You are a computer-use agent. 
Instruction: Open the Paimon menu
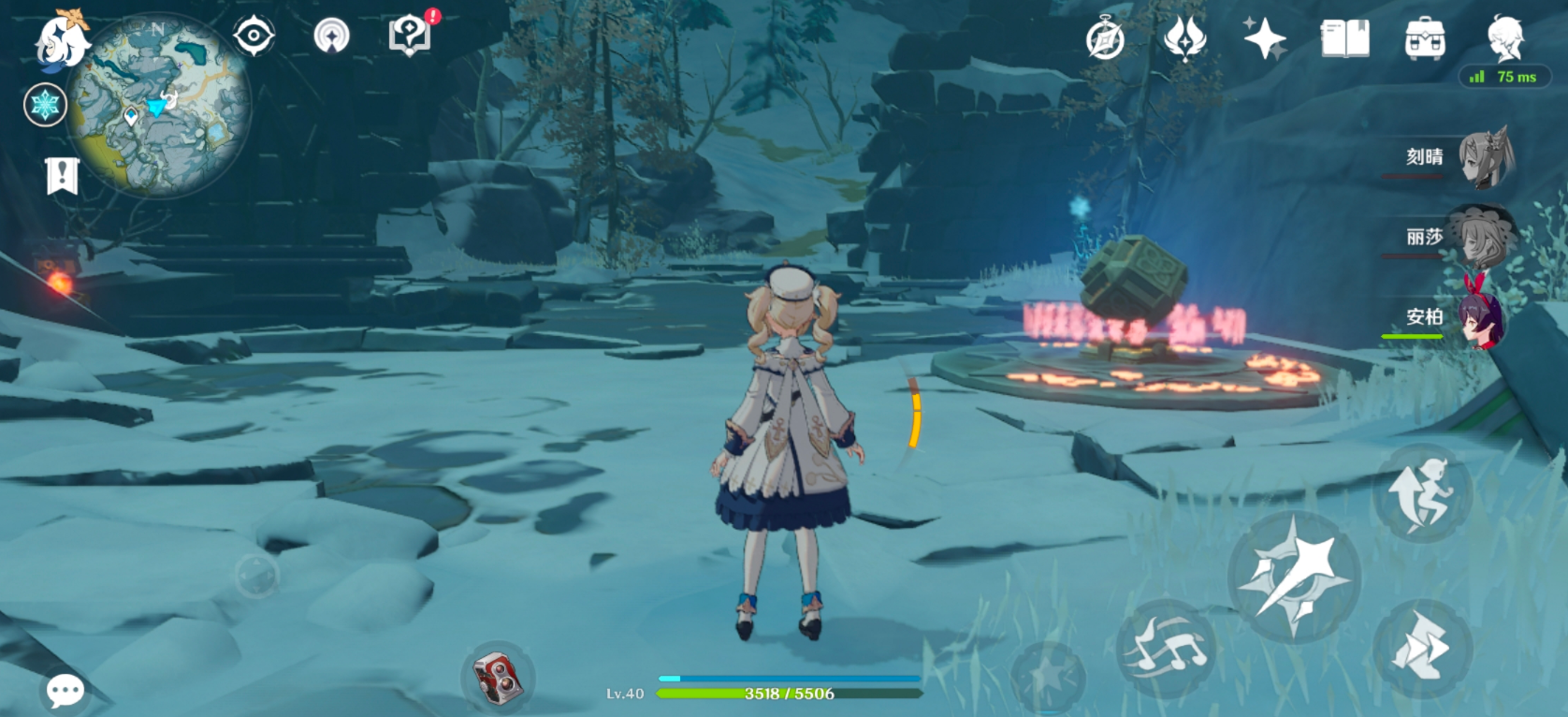pyautogui.click(x=60, y=39)
